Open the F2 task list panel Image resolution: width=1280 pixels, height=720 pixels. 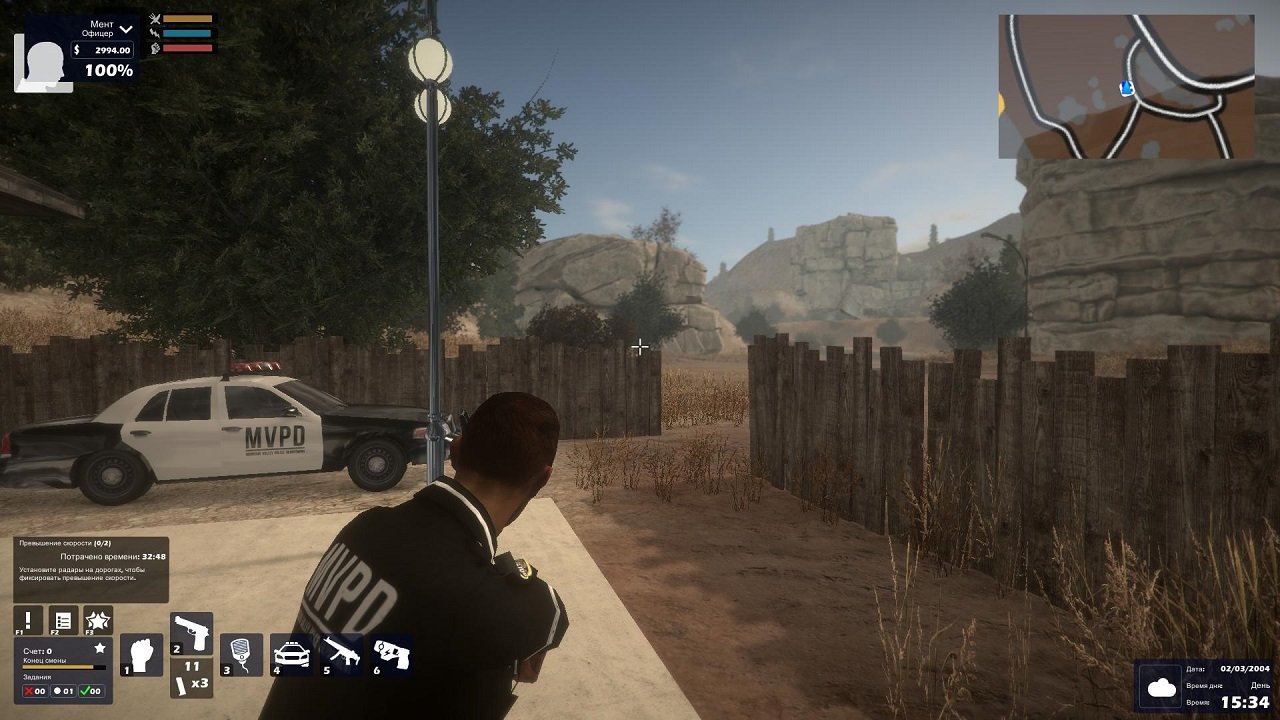(63, 621)
